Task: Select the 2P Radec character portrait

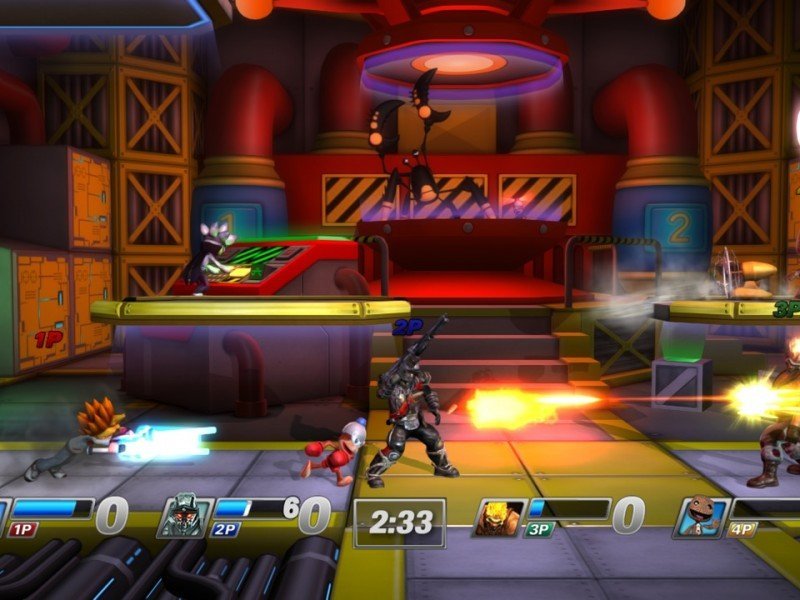Action: coord(185,516)
